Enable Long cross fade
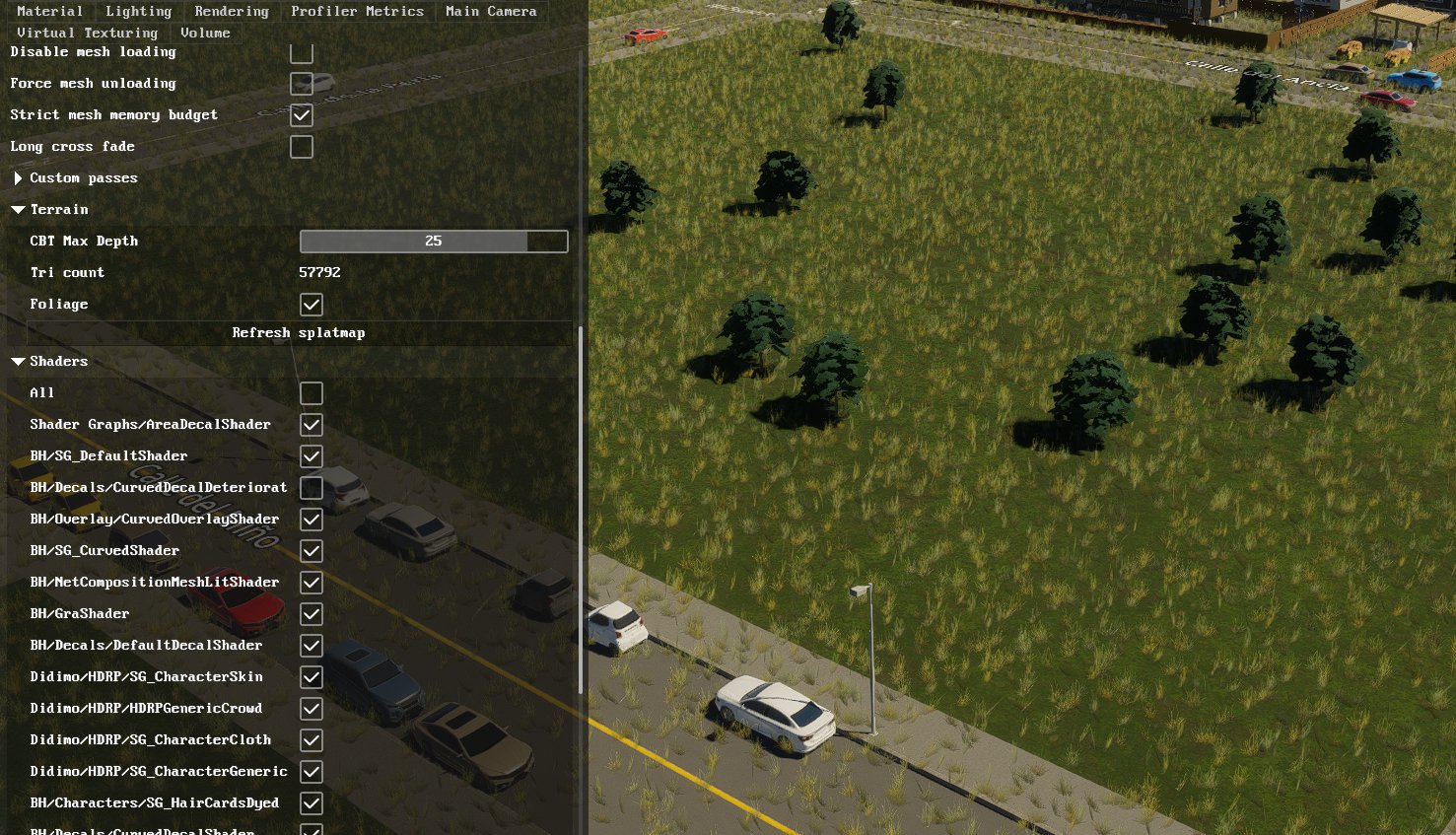Screen dimensions: 1456x835 (302, 147)
